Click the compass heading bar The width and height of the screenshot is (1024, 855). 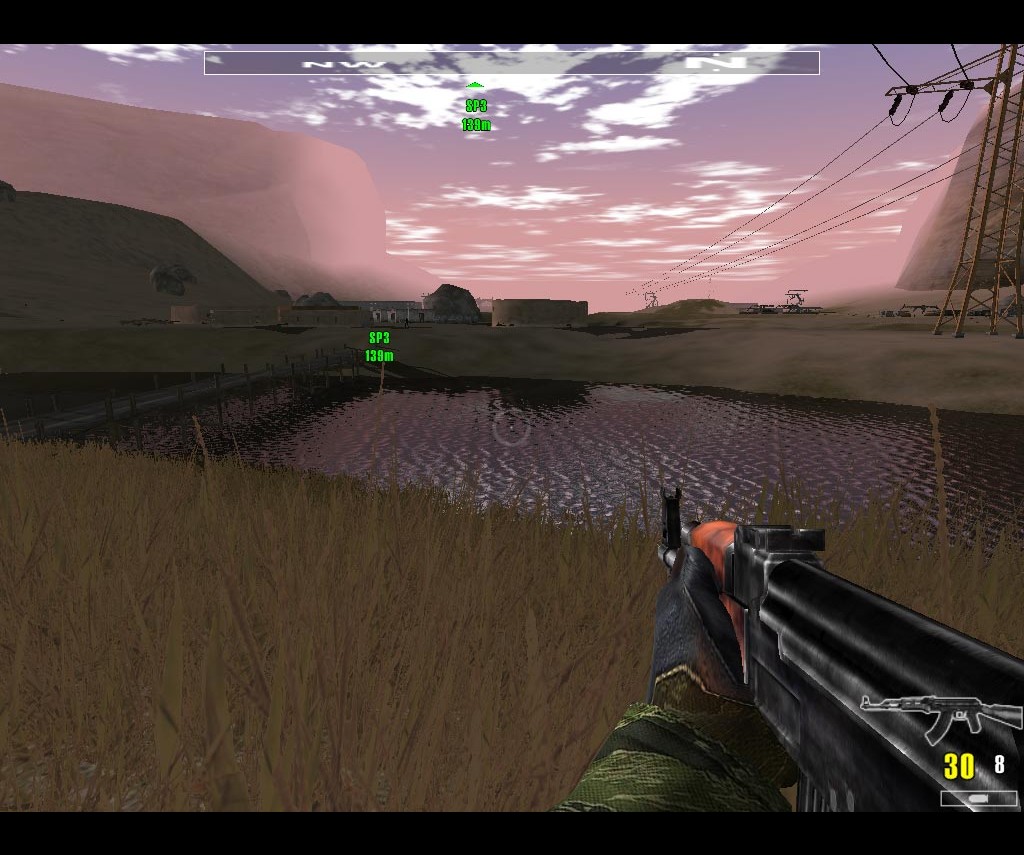point(511,63)
